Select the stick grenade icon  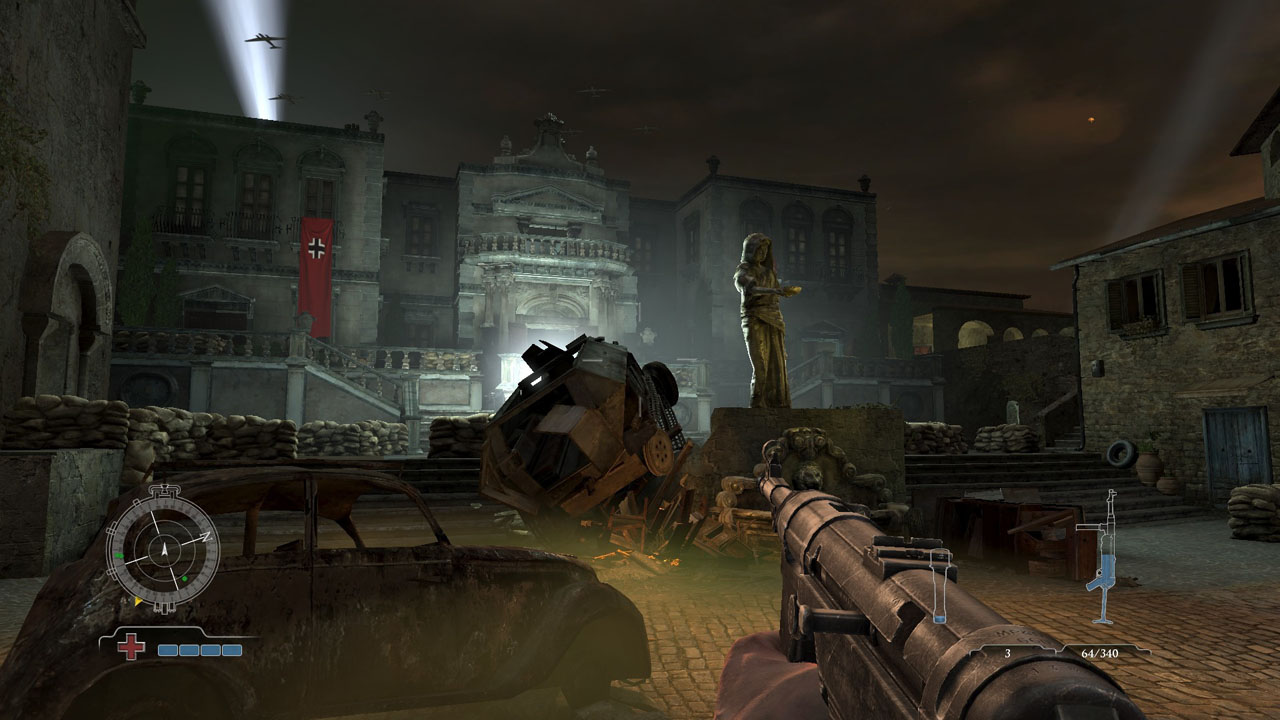click(x=938, y=587)
